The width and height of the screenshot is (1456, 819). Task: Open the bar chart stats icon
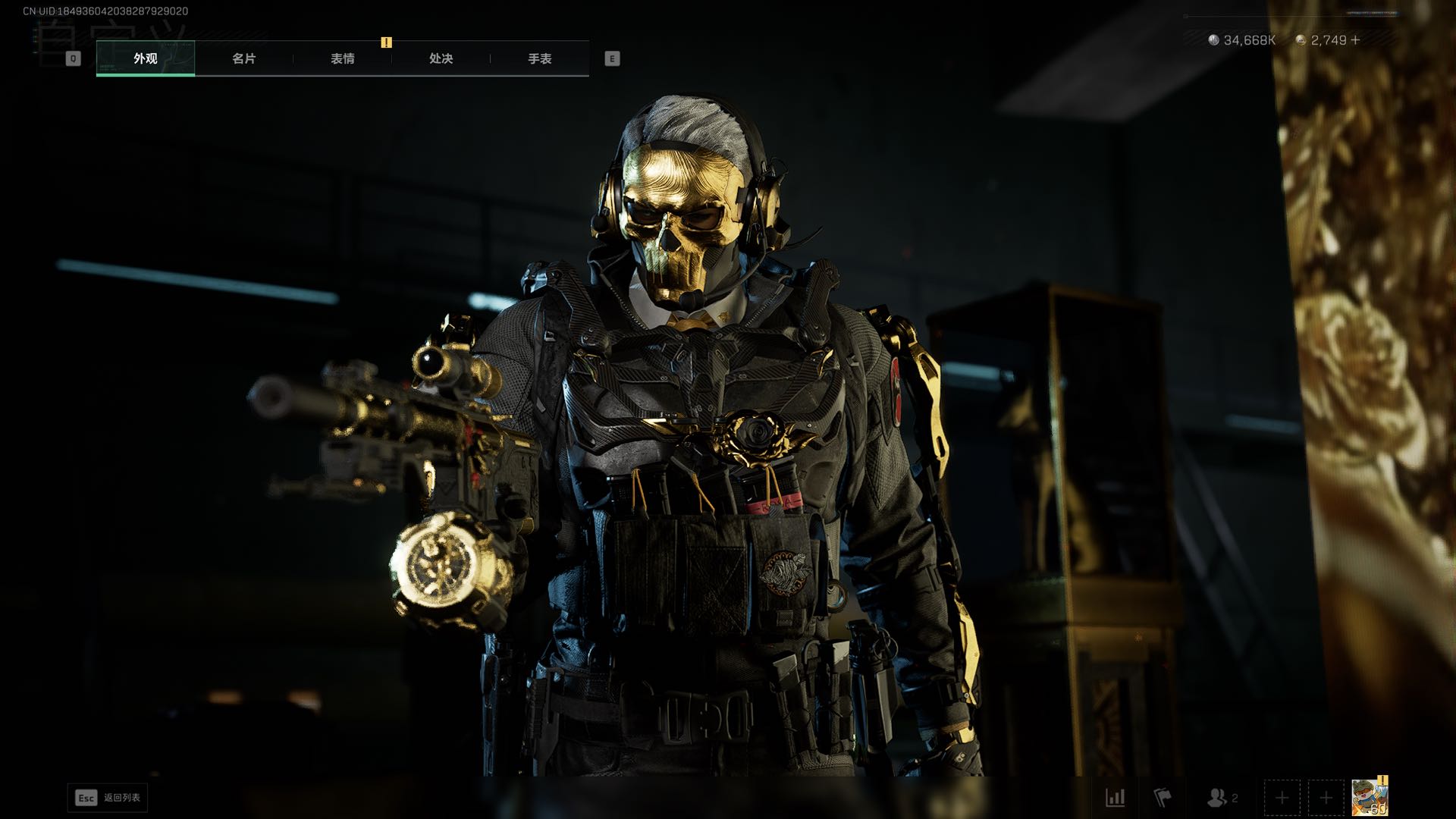[x=1116, y=798]
